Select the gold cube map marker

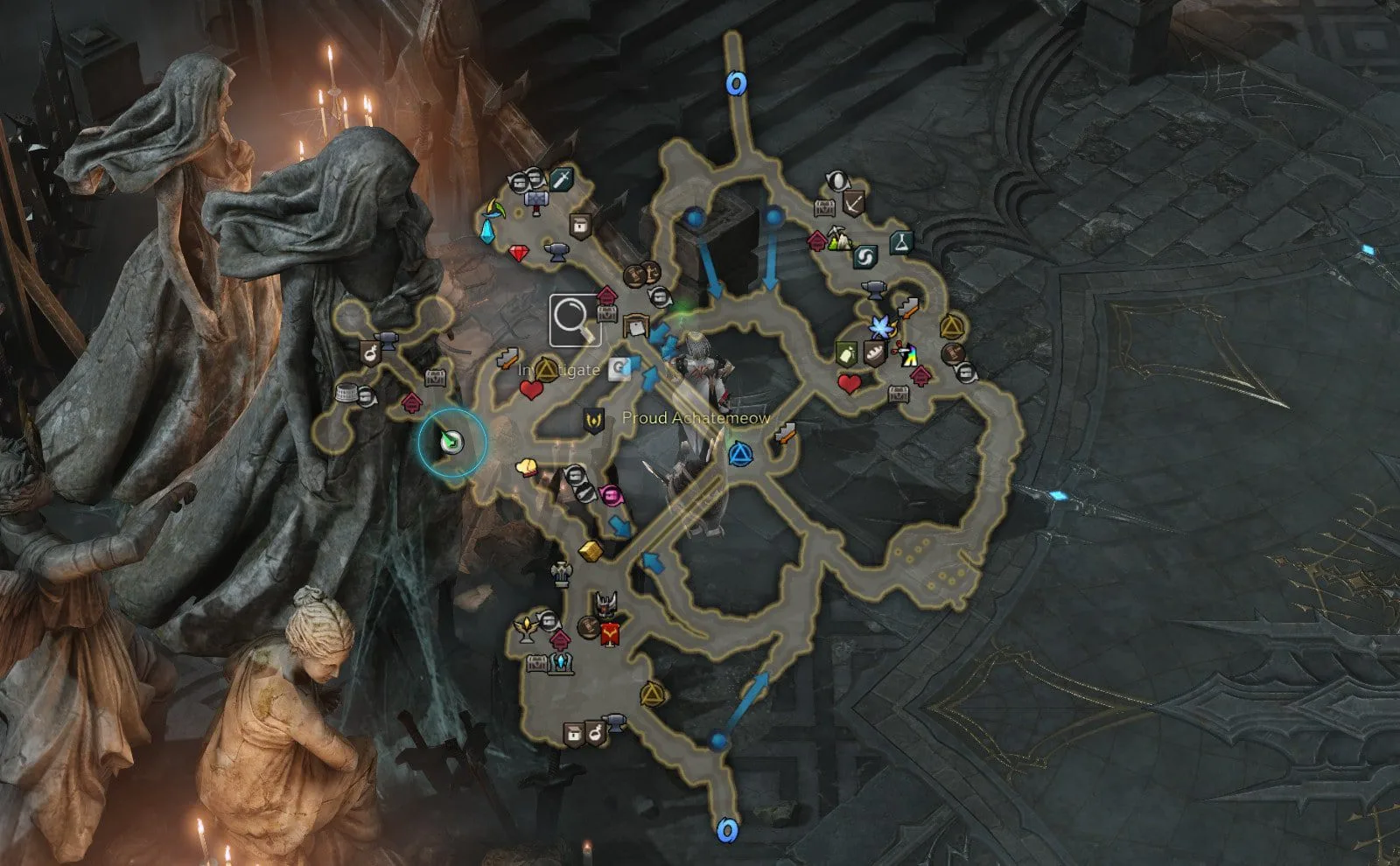(590, 550)
